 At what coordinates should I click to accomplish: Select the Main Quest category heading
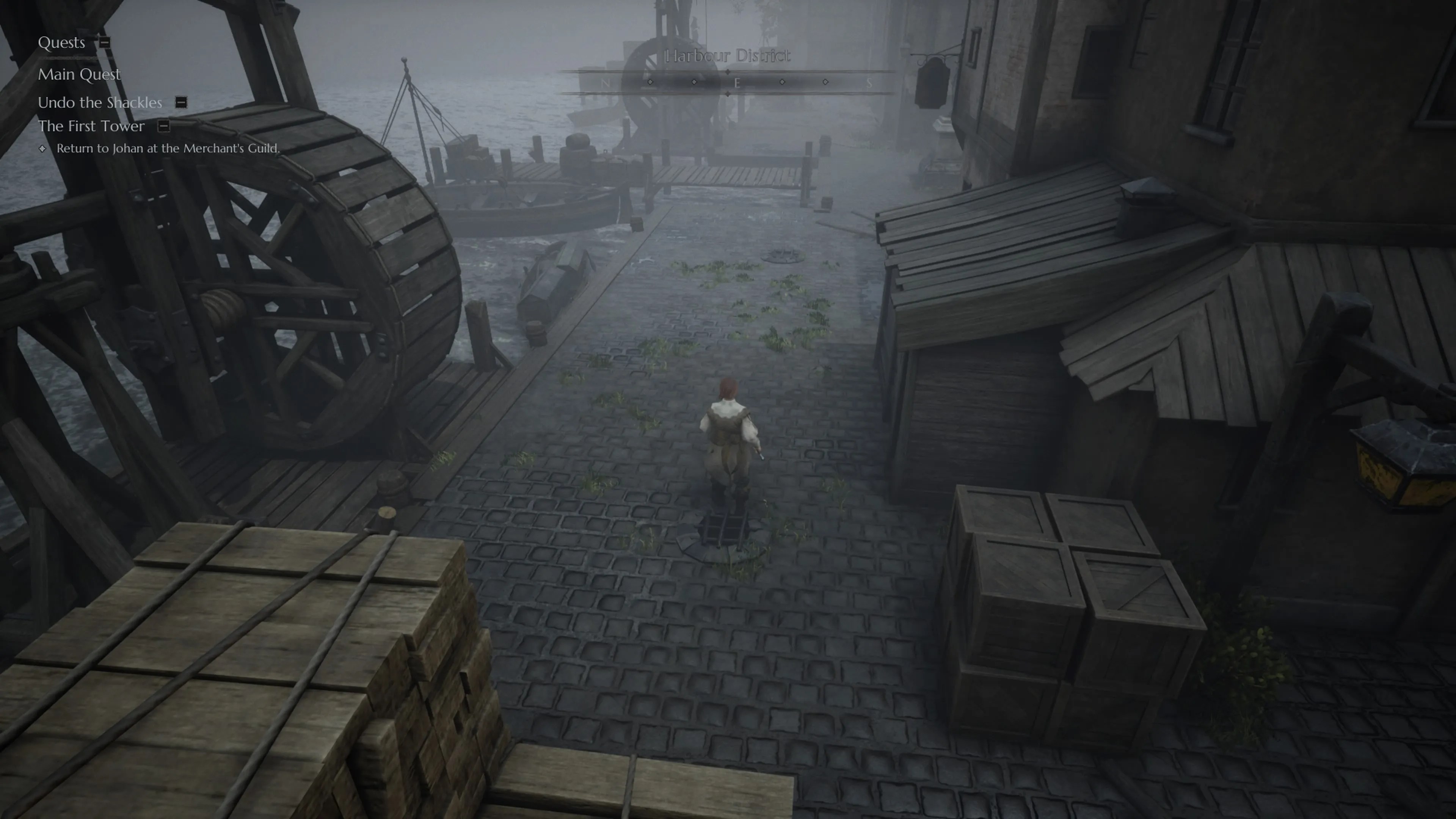(x=79, y=75)
